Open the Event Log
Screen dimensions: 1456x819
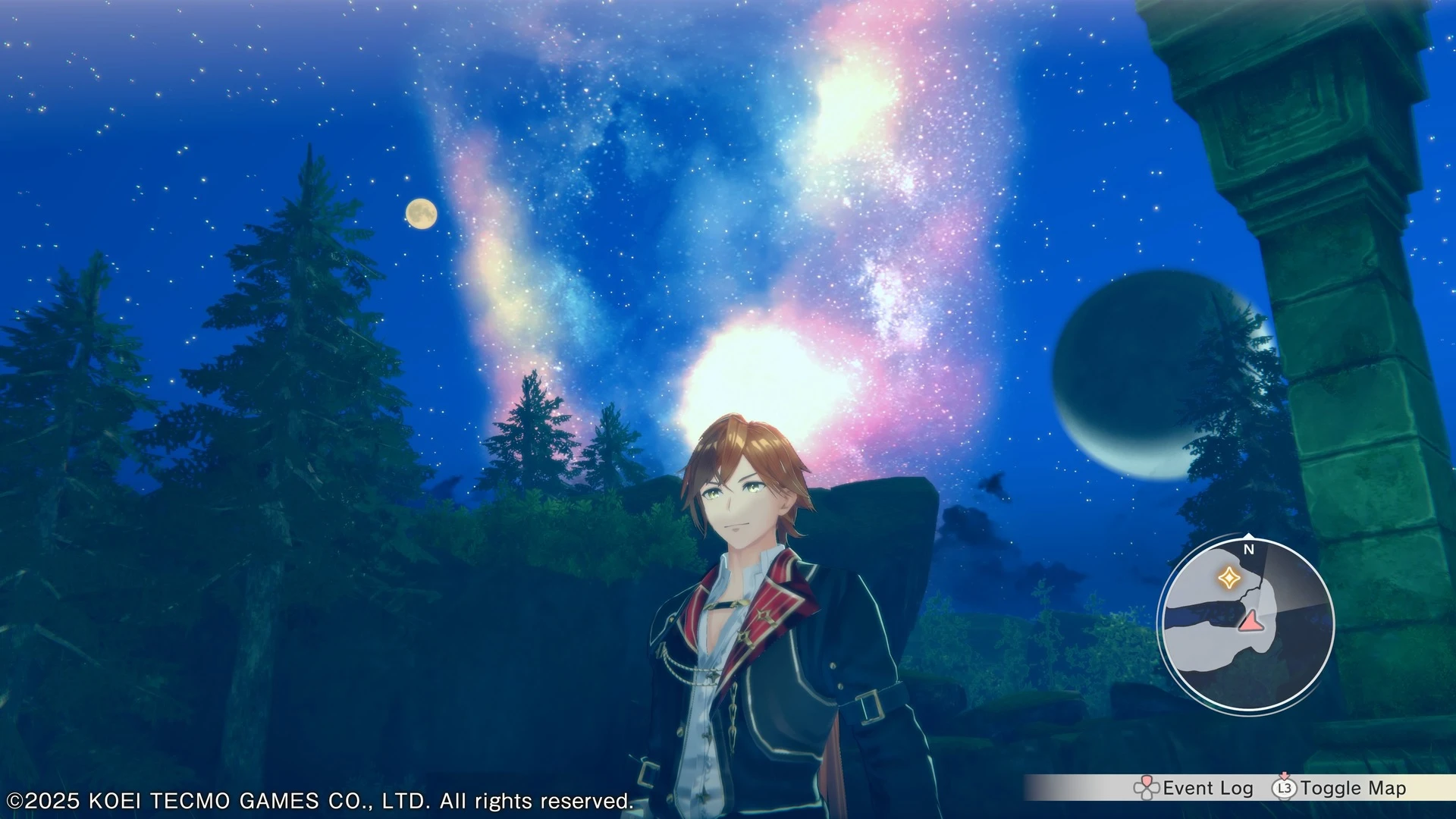[x=1207, y=789]
